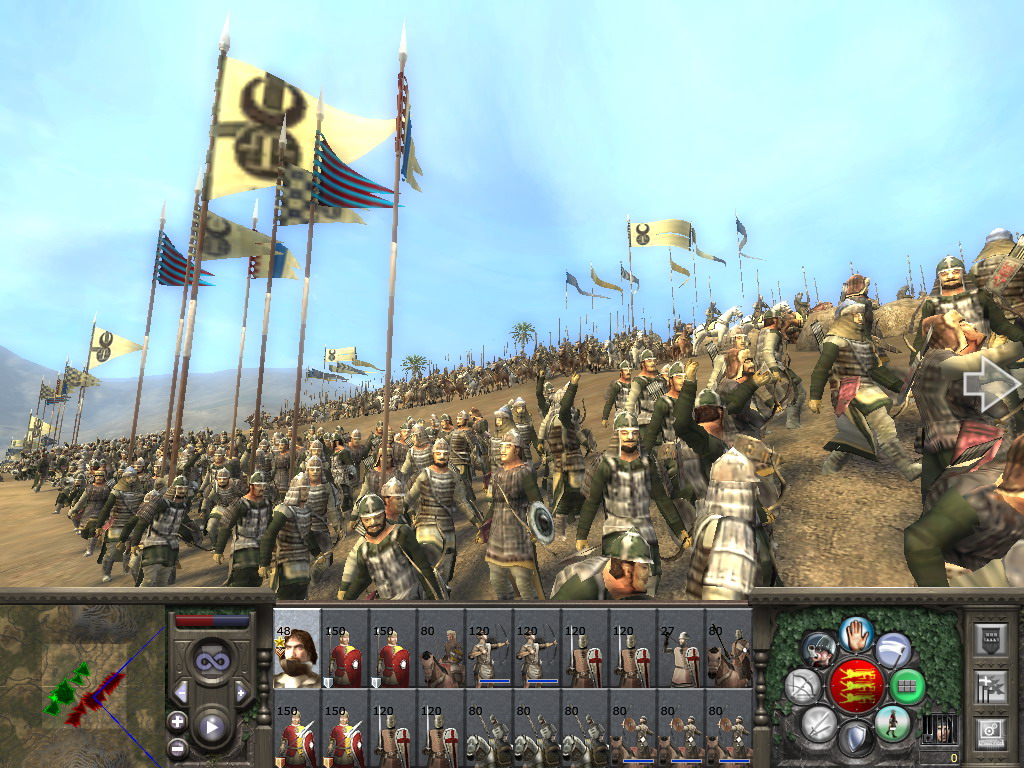Order a withdrawal using the white flag icon

893,650
